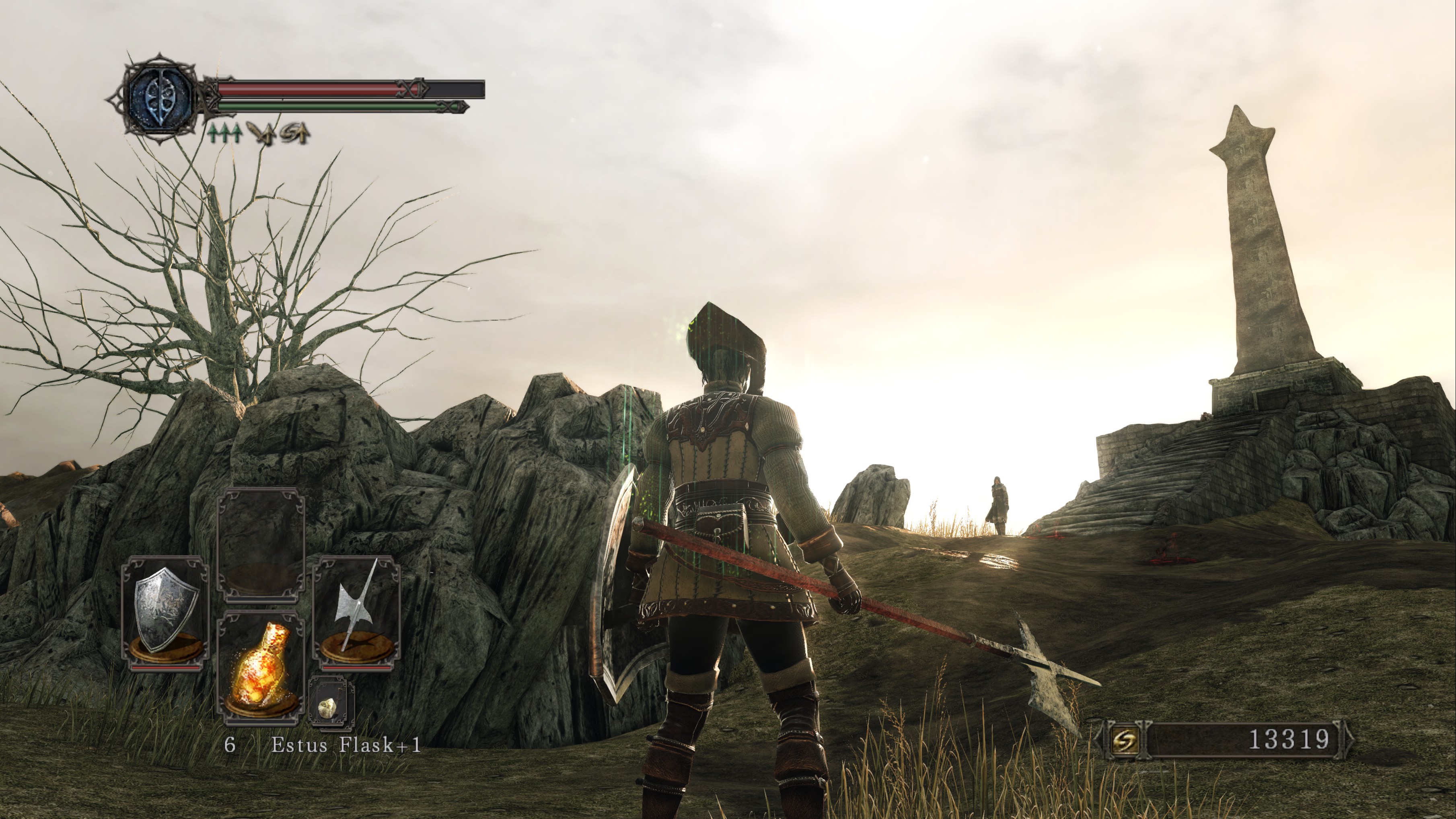Inspect the three green arrows buff icon
The image size is (1456, 819).
226,134
